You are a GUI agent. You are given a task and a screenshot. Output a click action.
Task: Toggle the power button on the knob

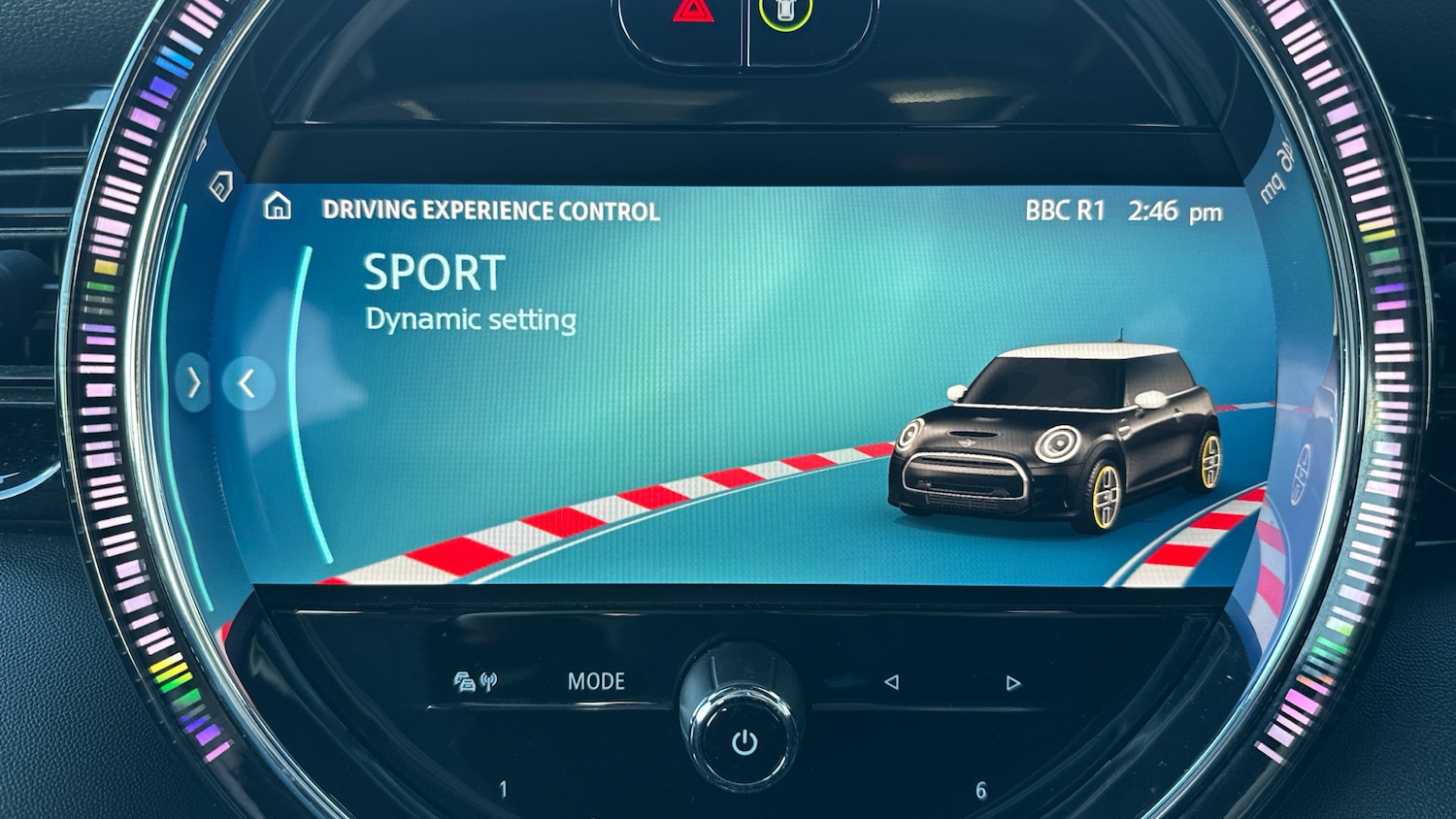[745, 742]
